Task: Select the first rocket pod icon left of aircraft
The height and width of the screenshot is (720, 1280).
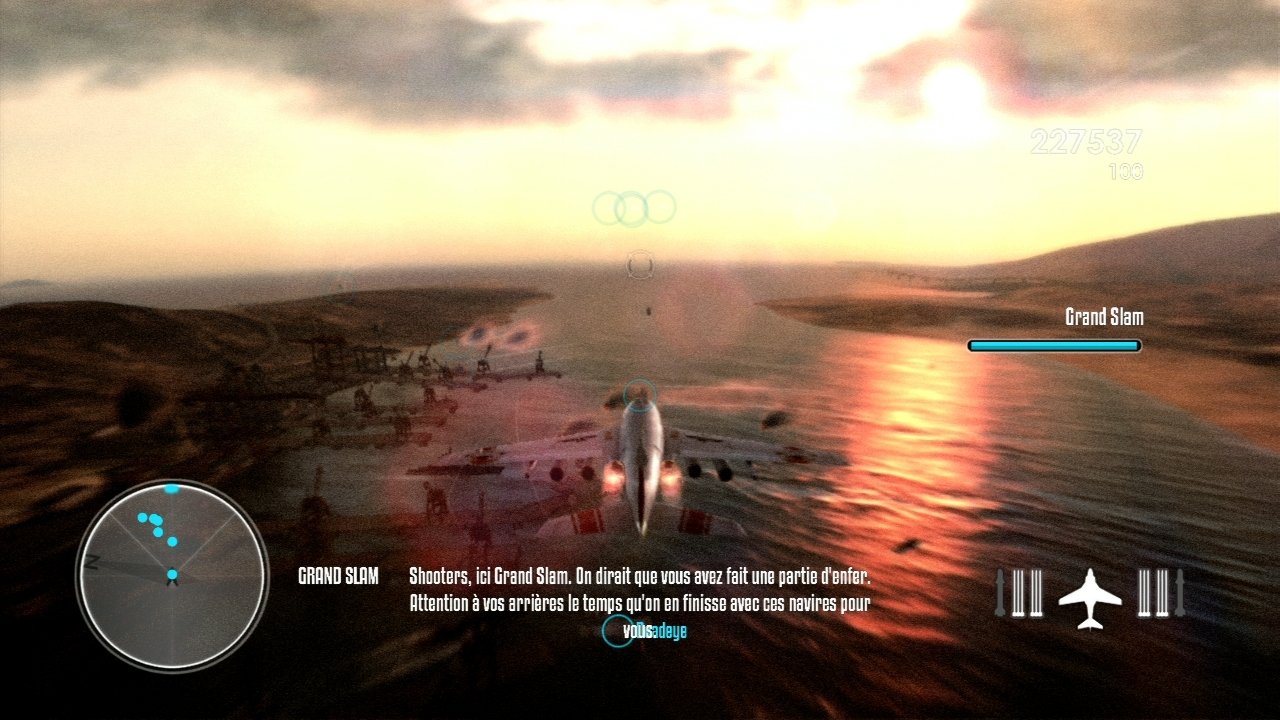Action: pyautogui.click(x=1018, y=593)
